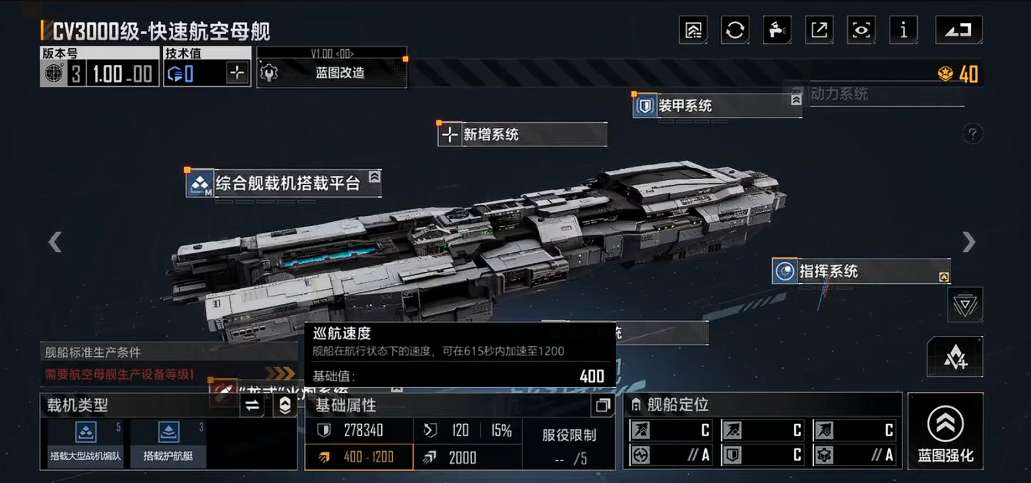Toggle the eye view-mode icon
Viewport: 1031px width, 483px height.
pos(861,30)
